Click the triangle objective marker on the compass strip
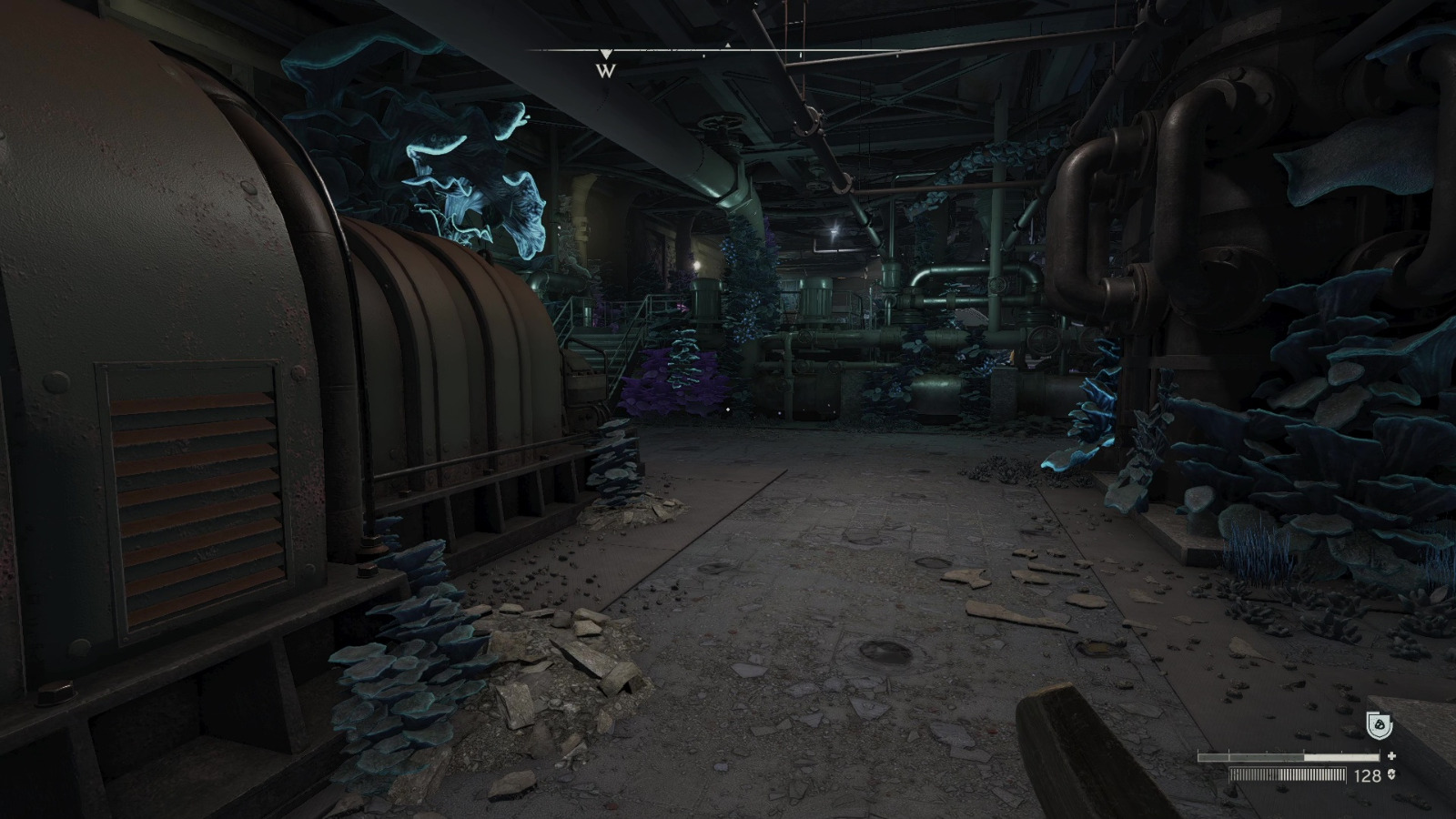The height and width of the screenshot is (819, 1456). pos(727,45)
